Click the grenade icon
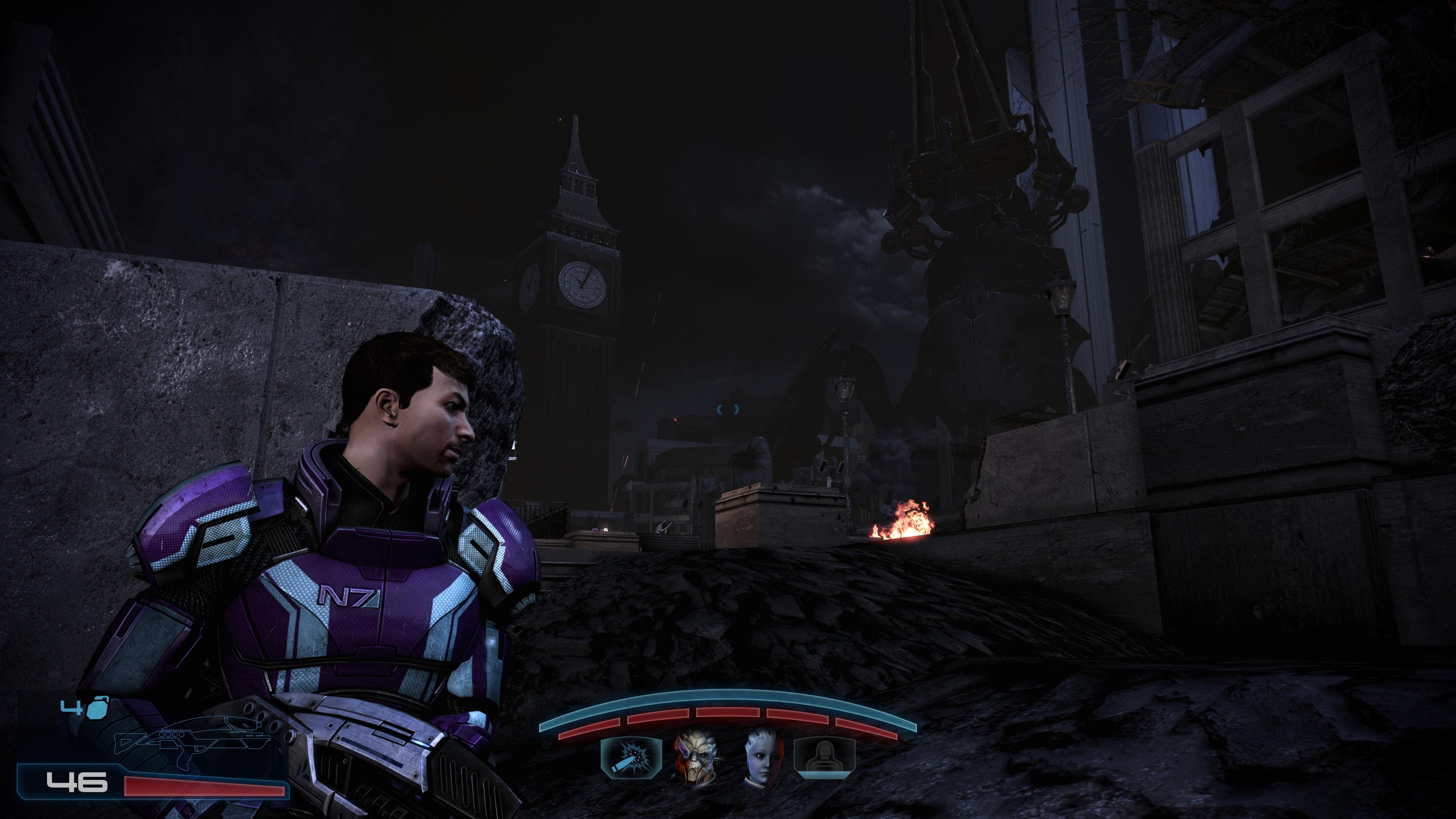1456x819 pixels. (97, 708)
